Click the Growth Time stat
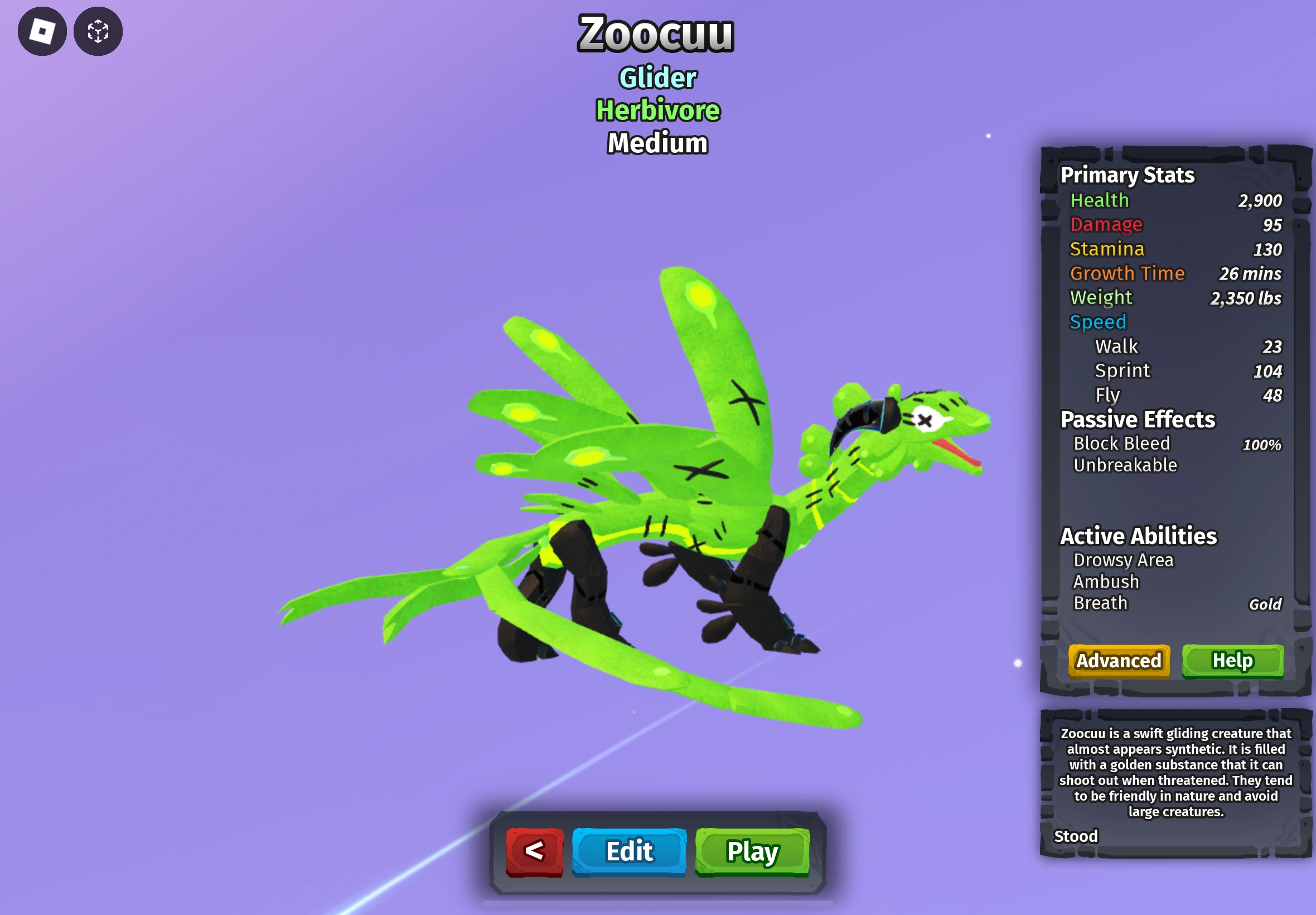 (x=1126, y=273)
